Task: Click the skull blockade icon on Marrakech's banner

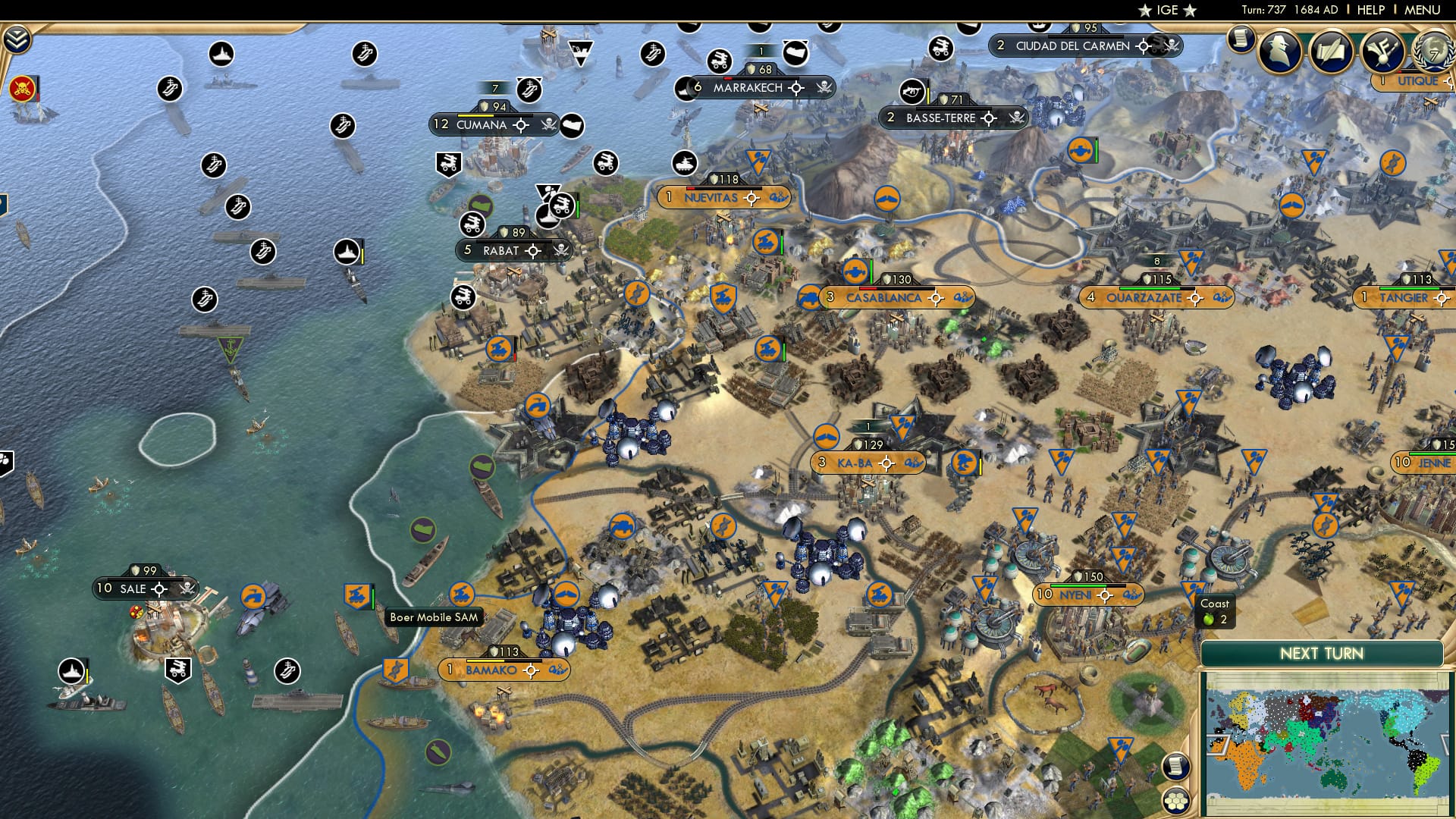Action: pyautogui.click(x=824, y=86)
